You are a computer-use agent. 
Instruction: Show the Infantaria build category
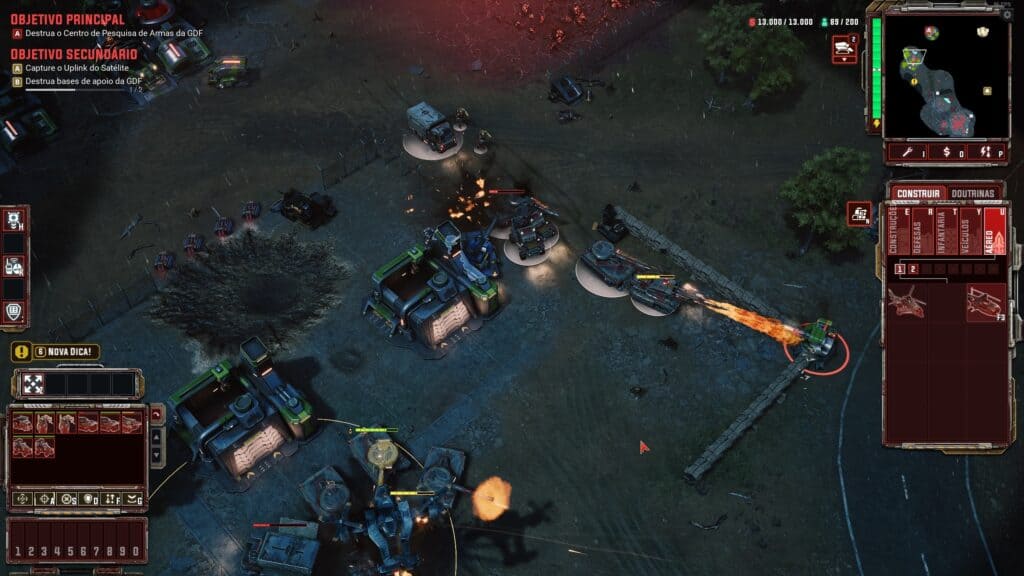(x=941, y=231)
